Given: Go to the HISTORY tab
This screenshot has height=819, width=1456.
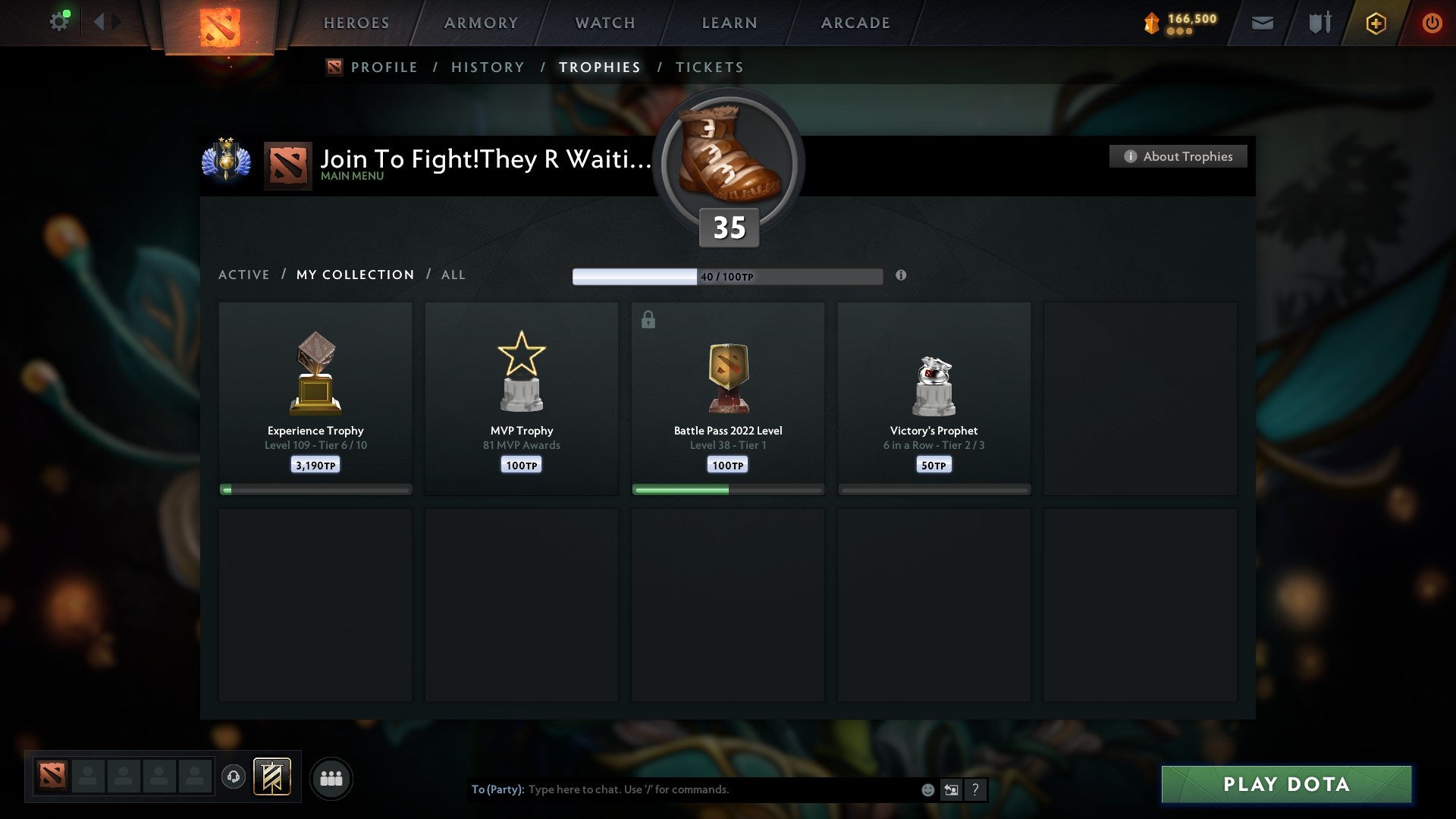Looking at the screenshot, I should [488, 67].
